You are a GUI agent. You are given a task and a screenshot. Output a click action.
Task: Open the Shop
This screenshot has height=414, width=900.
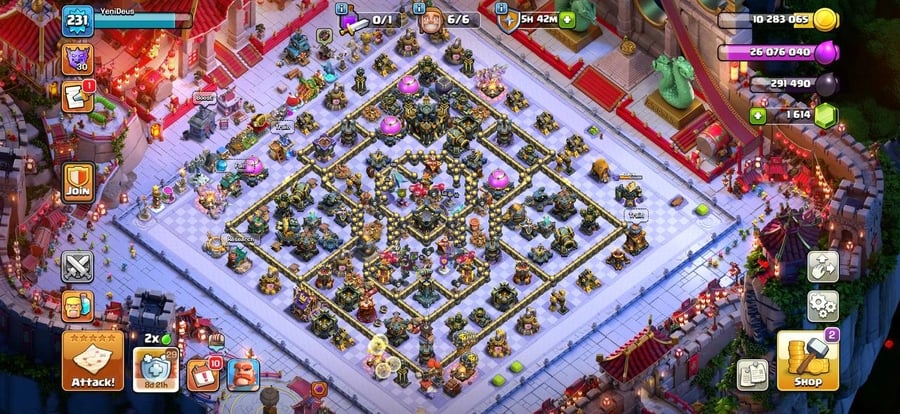tap(807, 360)
